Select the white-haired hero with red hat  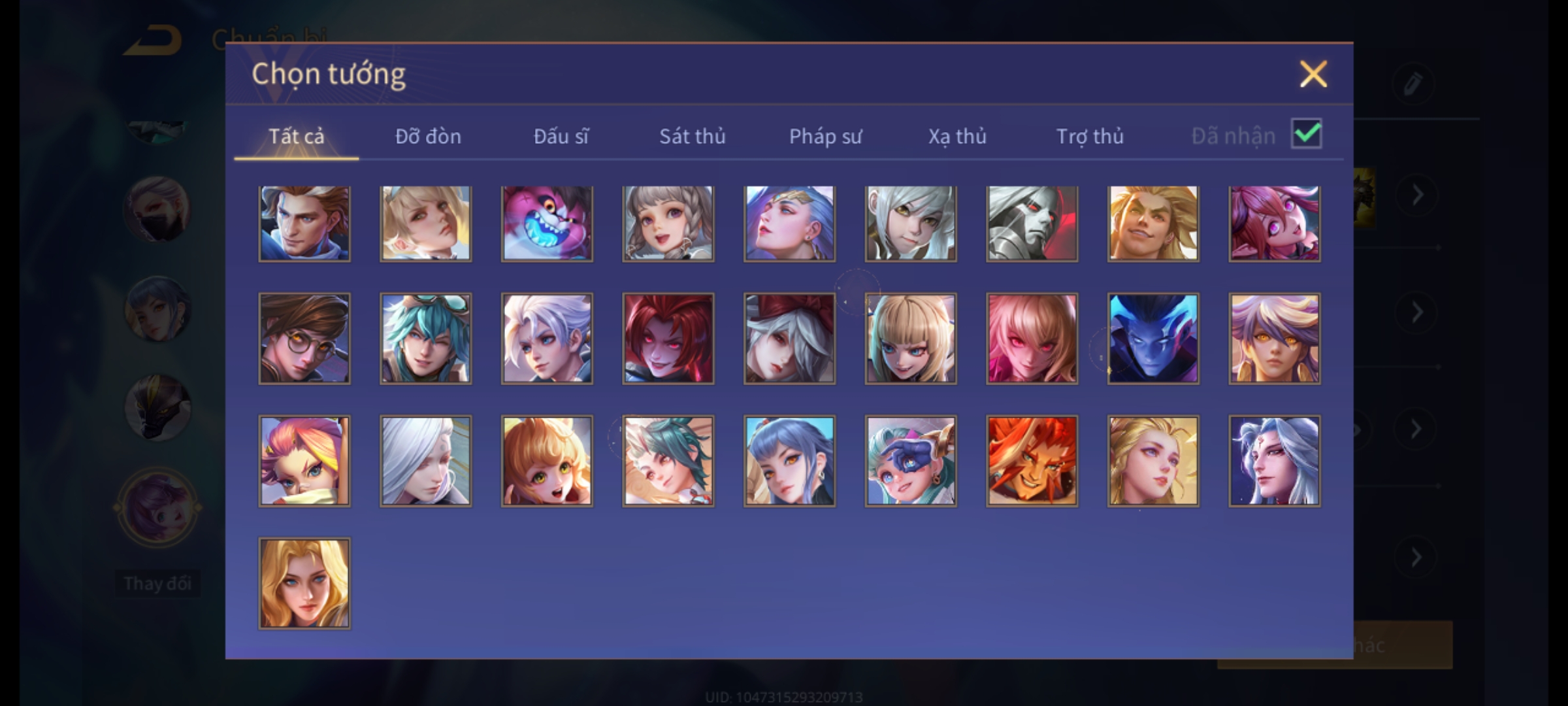pyautogui.click(x=789, y=338)
